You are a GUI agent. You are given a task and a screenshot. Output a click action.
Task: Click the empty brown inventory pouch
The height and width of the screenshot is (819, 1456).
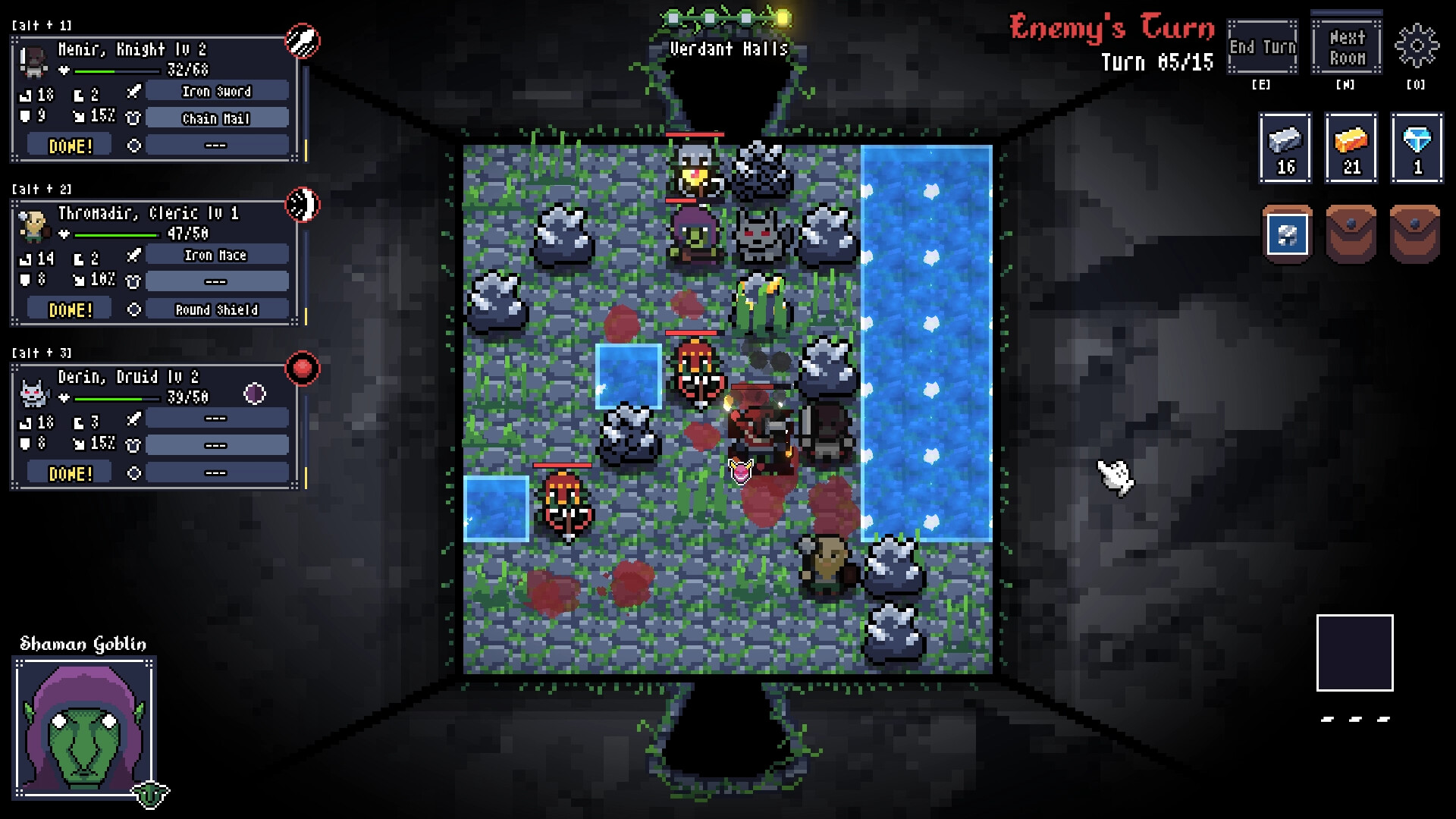point(1351,235)
